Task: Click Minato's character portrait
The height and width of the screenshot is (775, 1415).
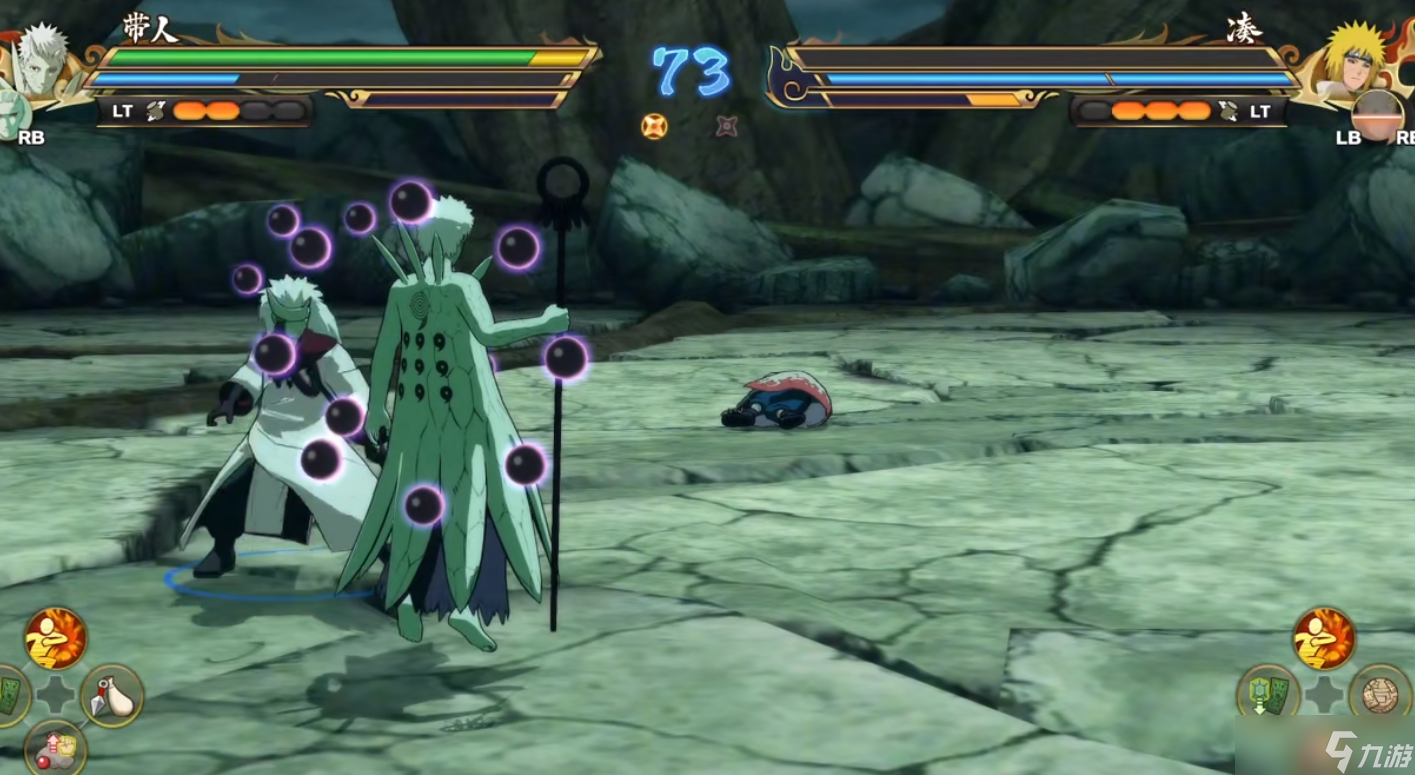Action: [1356, 58]
